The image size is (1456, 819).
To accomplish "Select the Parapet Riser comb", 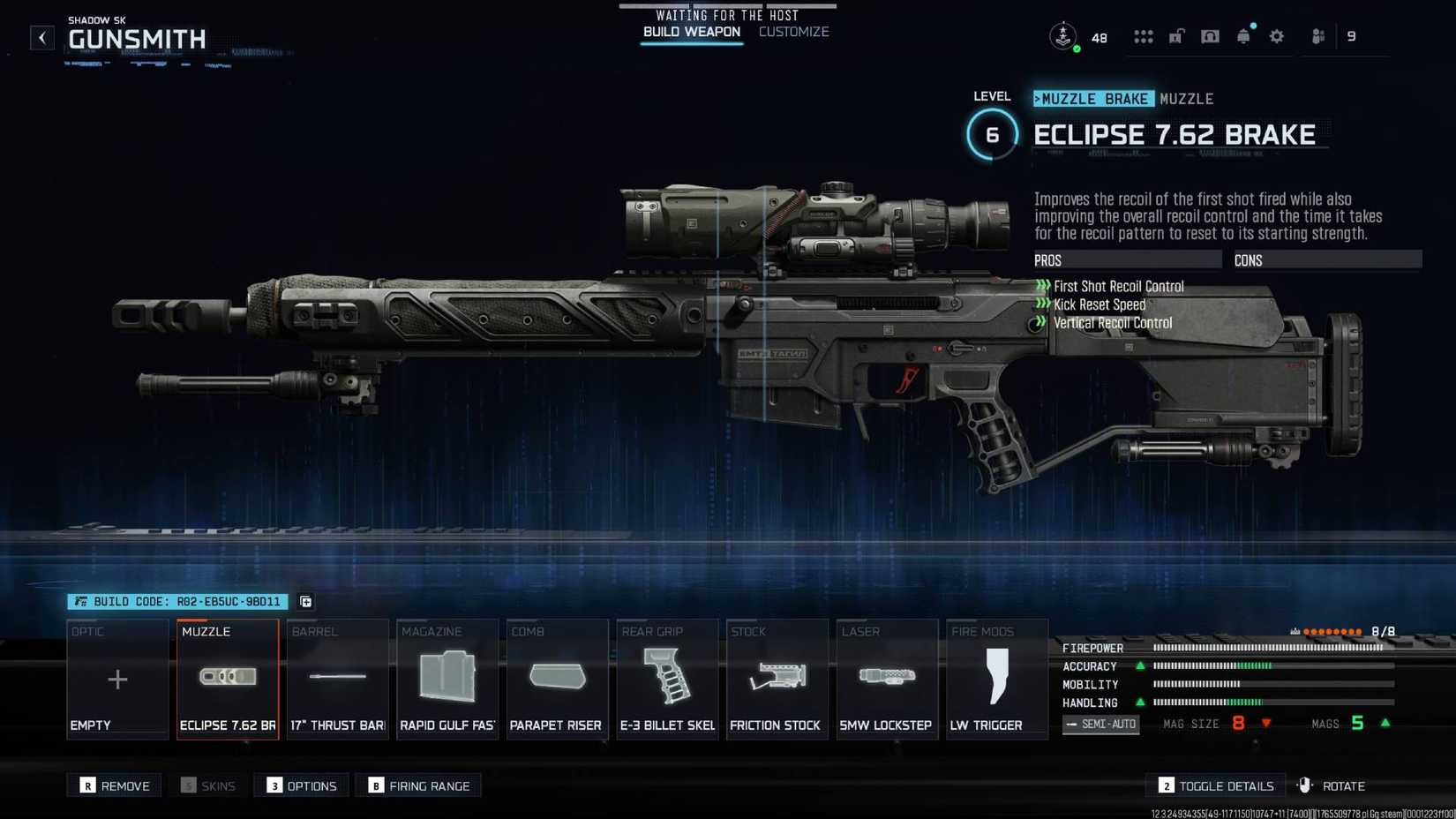I will (x=557, y=680).
